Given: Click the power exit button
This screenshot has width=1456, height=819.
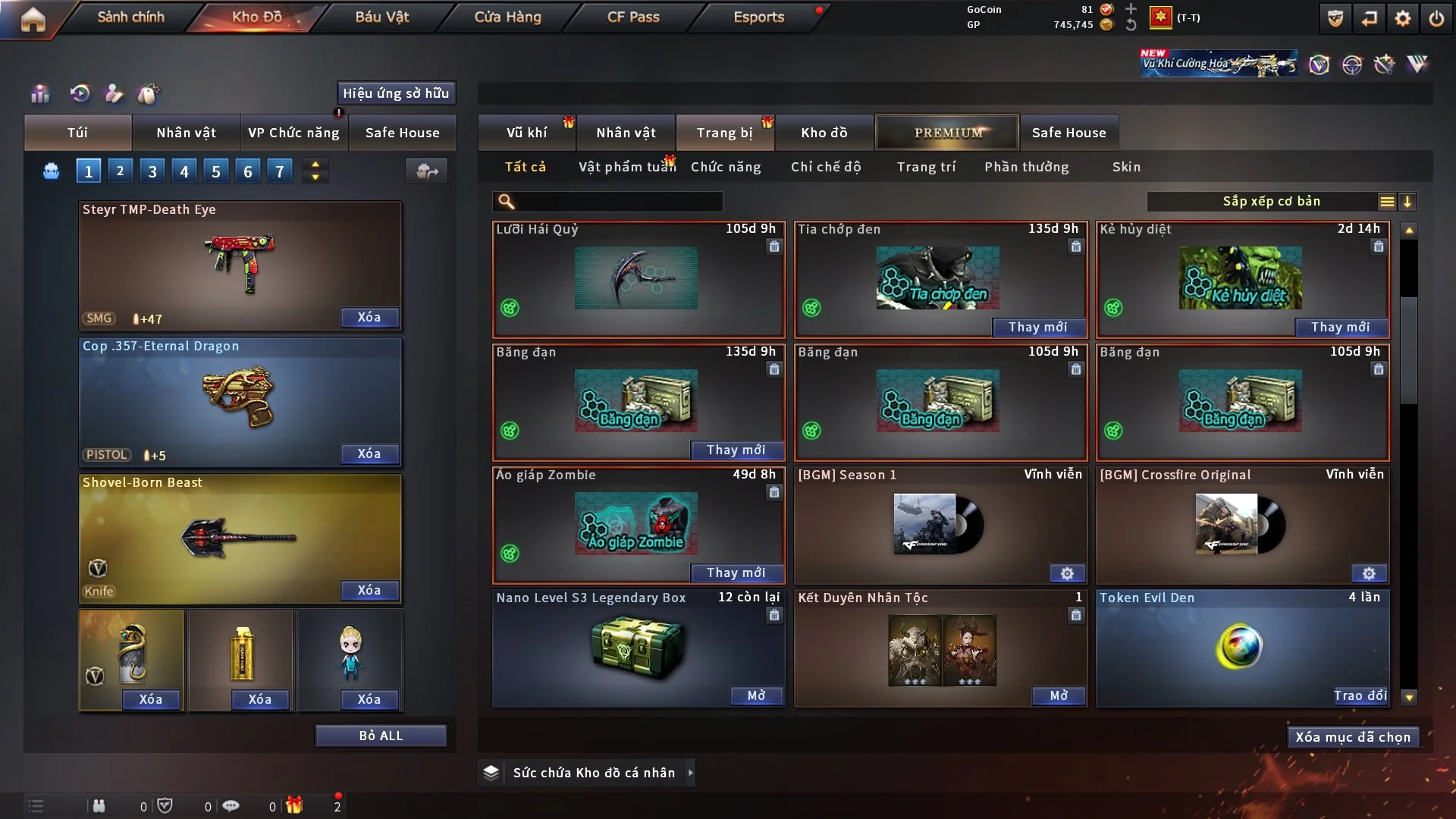Looking at the screenshot, I should click(1436, 18).
